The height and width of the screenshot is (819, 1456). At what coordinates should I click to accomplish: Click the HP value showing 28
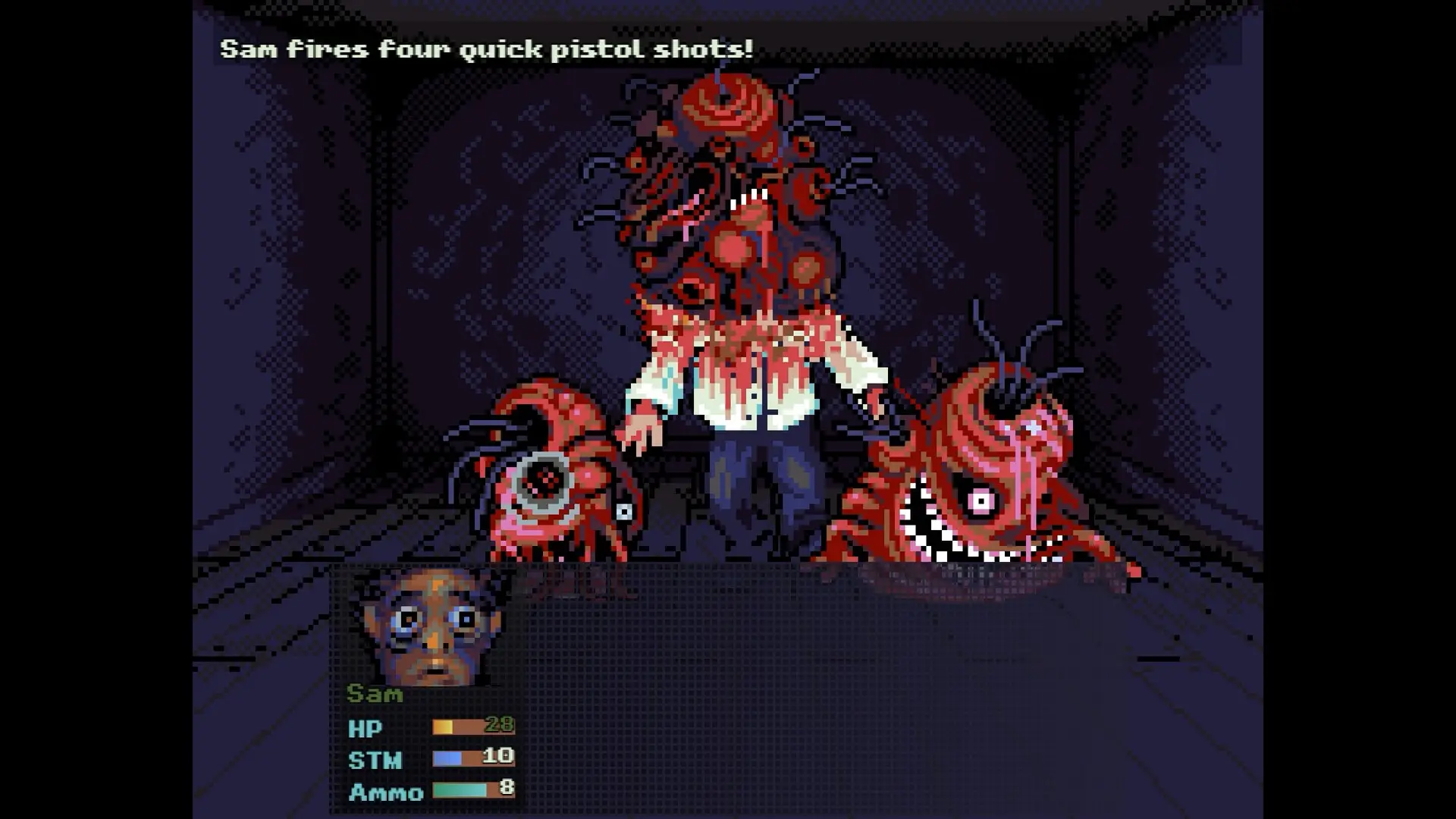pos(500,725)
